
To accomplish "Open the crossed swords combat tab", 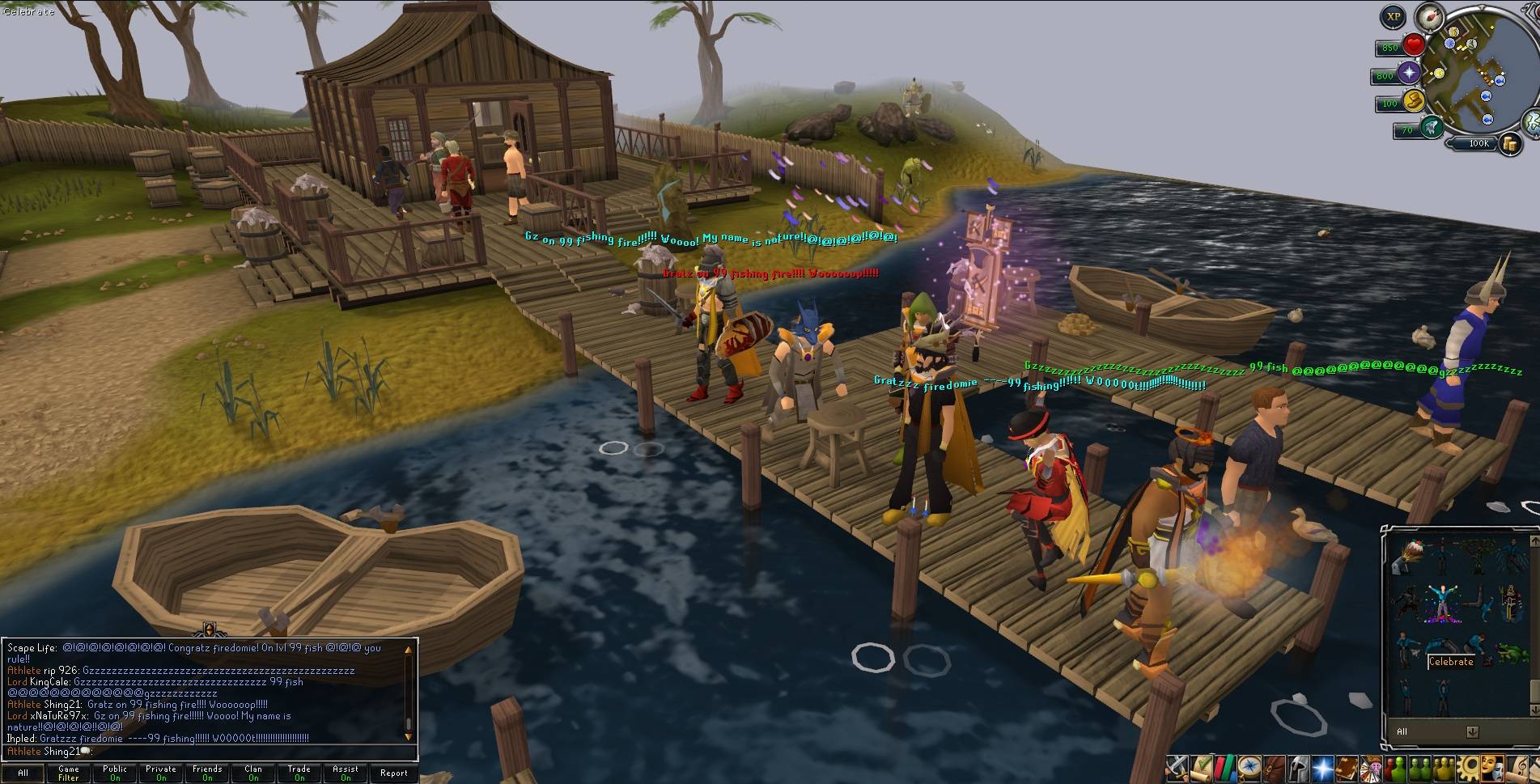I will 1177,766.
